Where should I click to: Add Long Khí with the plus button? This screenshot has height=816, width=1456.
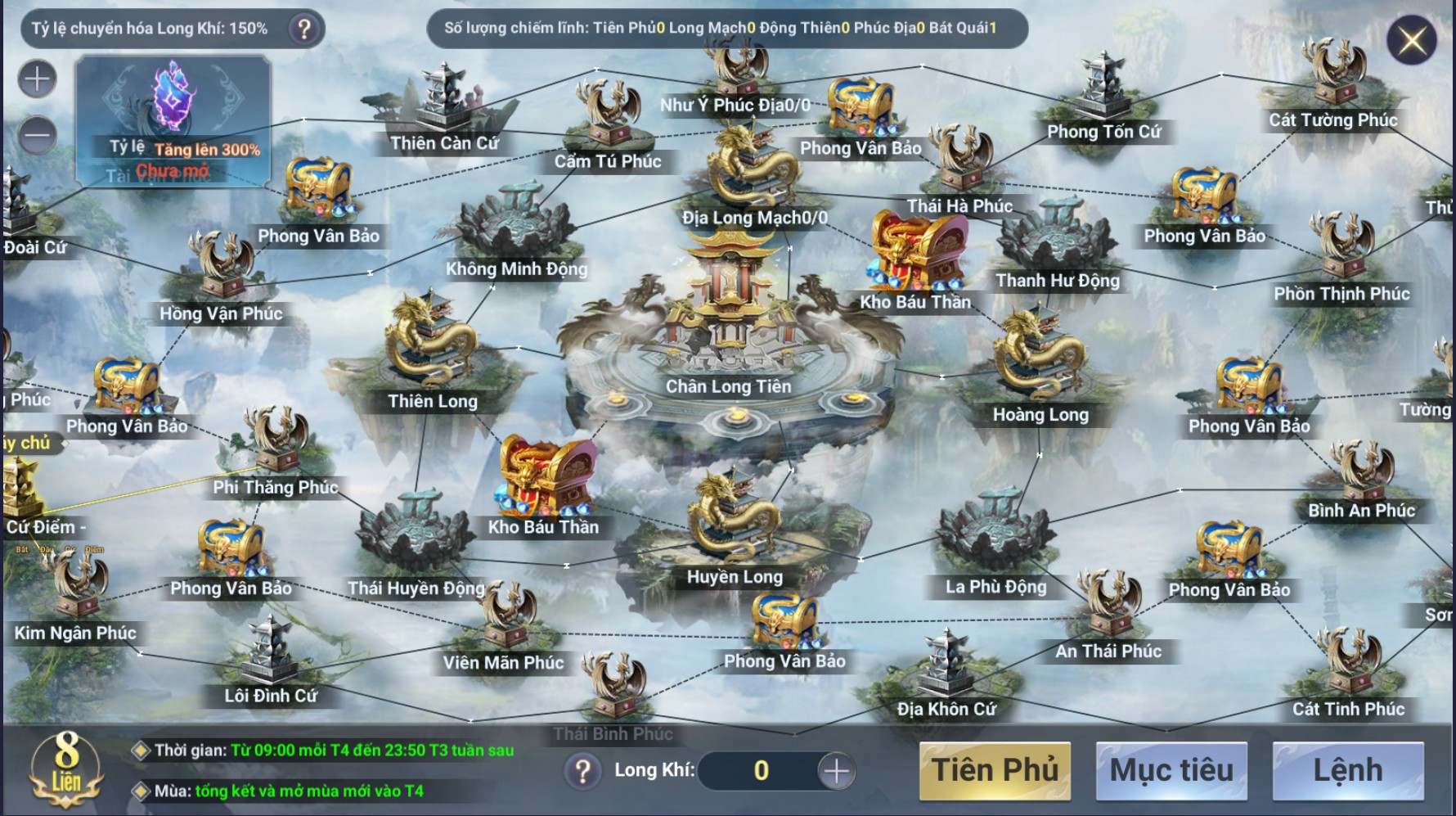tap(836, 771)
